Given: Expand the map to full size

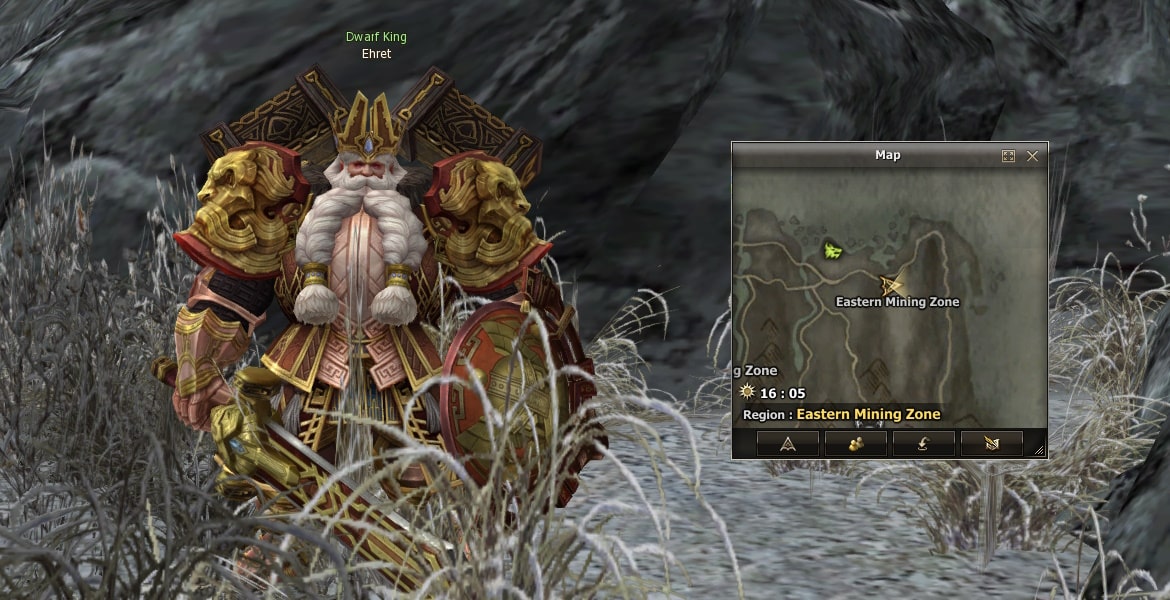Looking at the screenshot, I should click(x=1008, y=156).
